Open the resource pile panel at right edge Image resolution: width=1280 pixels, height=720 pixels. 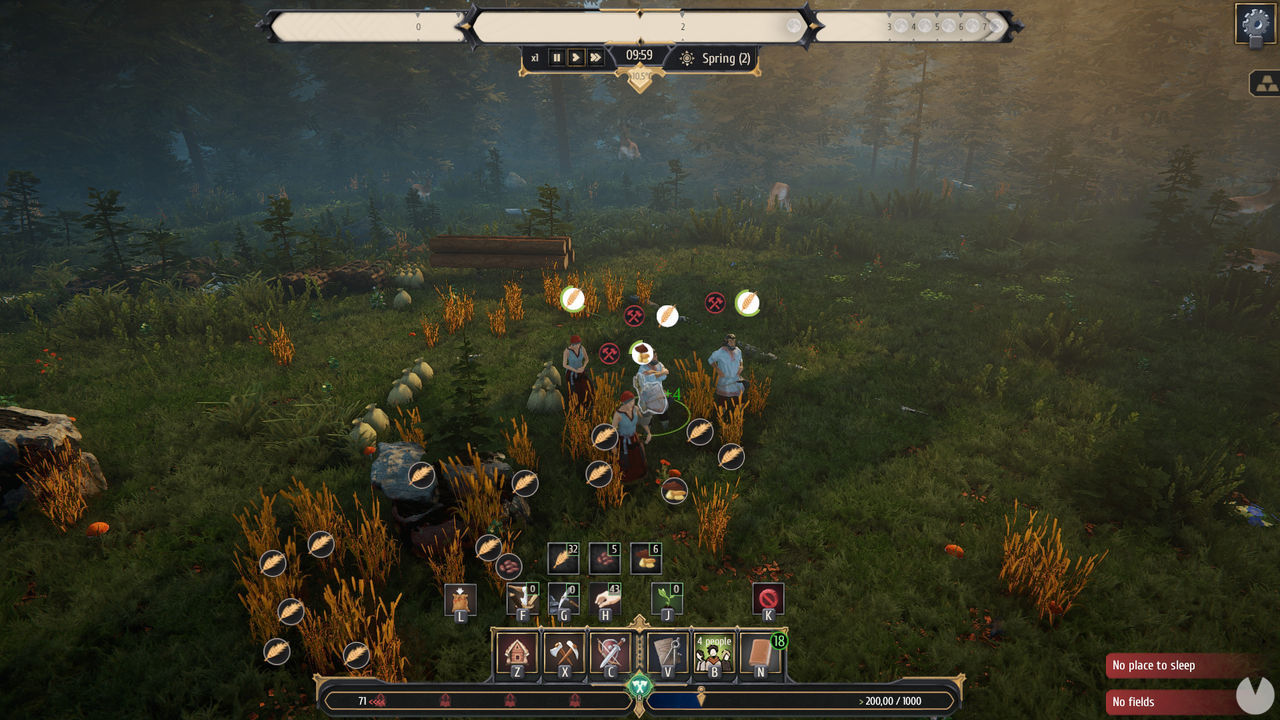[x=1264, y=84]
